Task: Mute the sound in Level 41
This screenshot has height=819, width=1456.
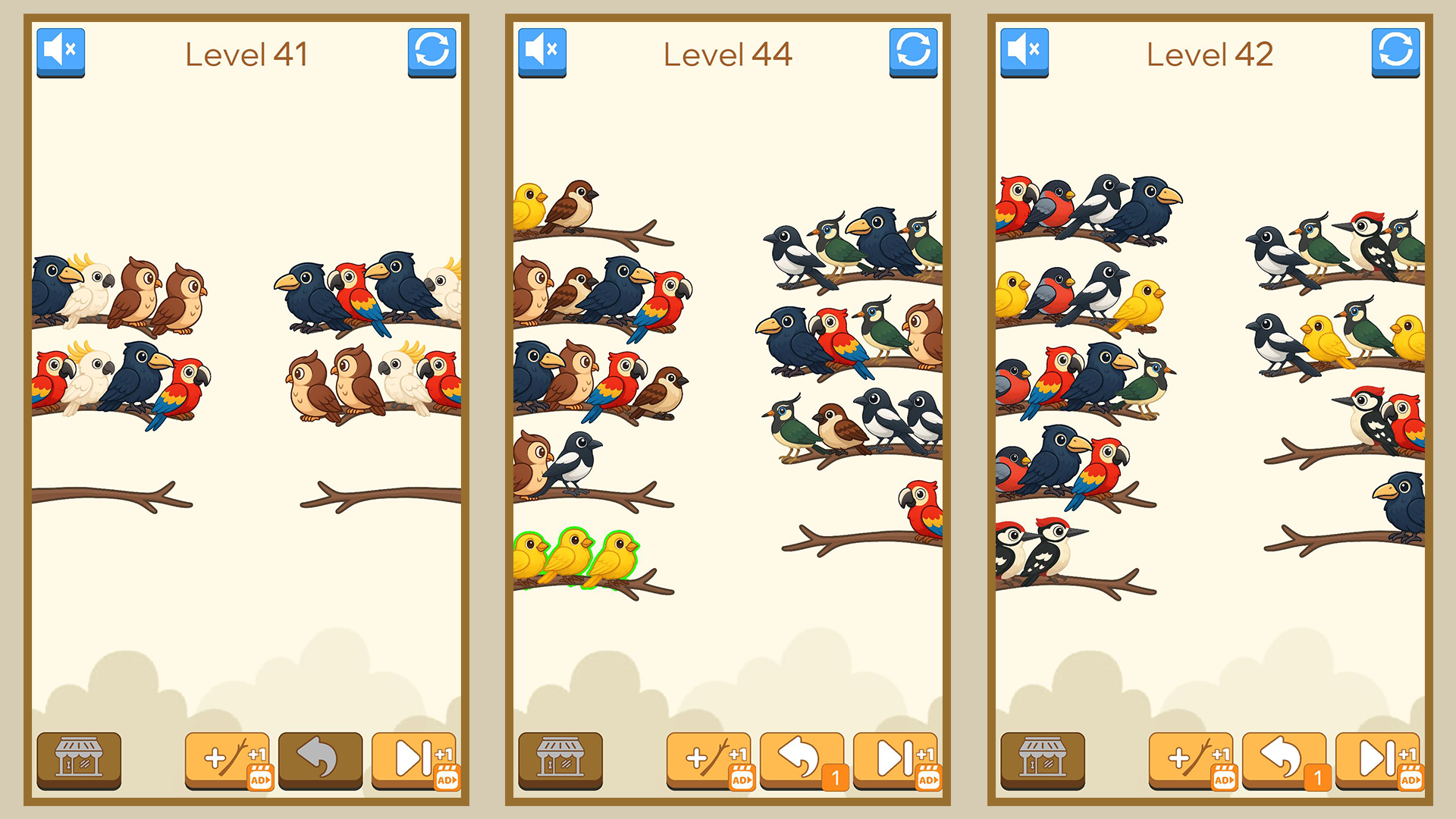Action: (x=61, y=52)
